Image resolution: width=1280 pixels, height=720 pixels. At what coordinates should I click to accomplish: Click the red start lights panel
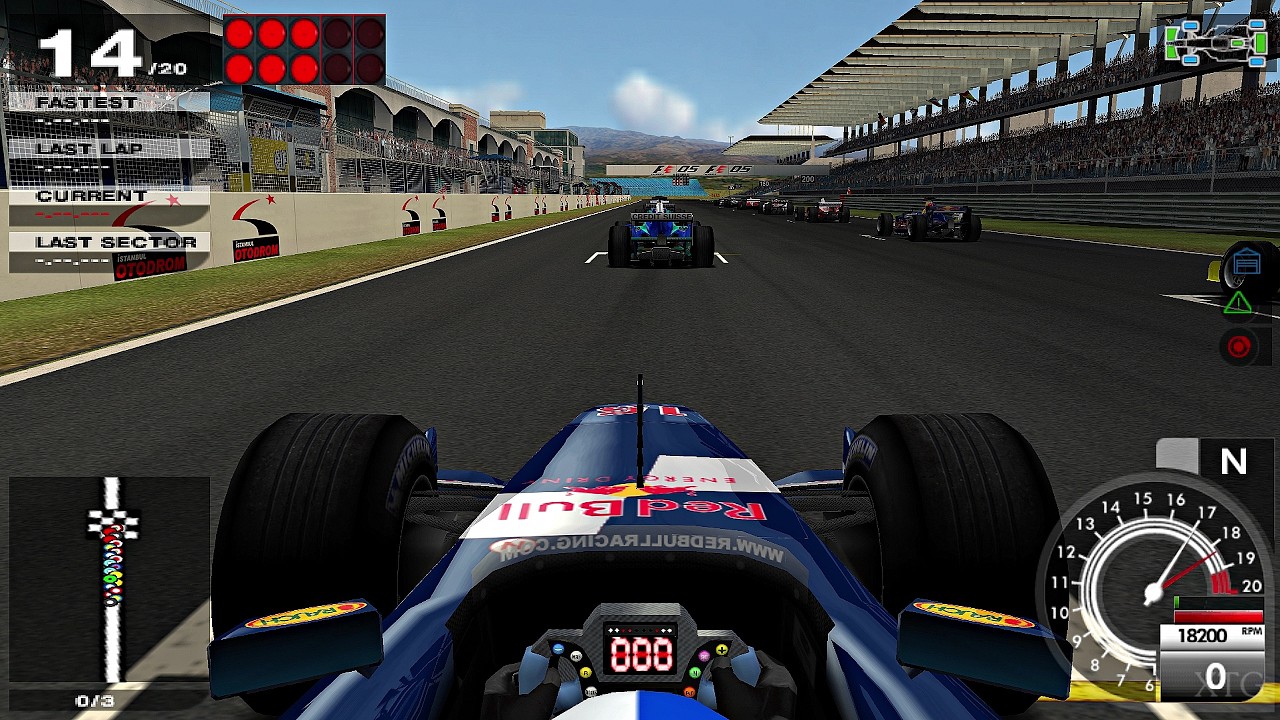pos(304,50)
